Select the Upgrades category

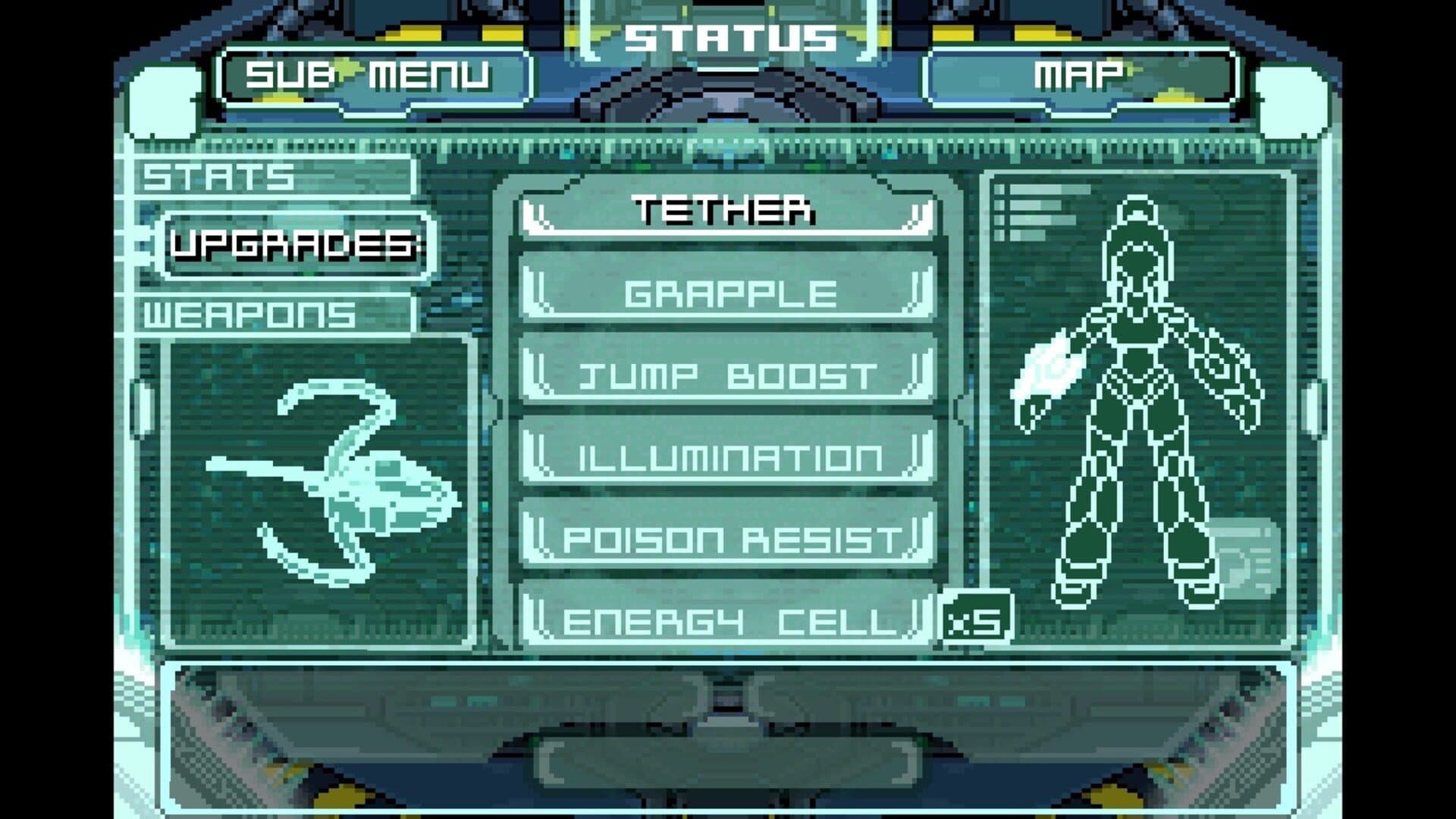(x=296, y=245)
